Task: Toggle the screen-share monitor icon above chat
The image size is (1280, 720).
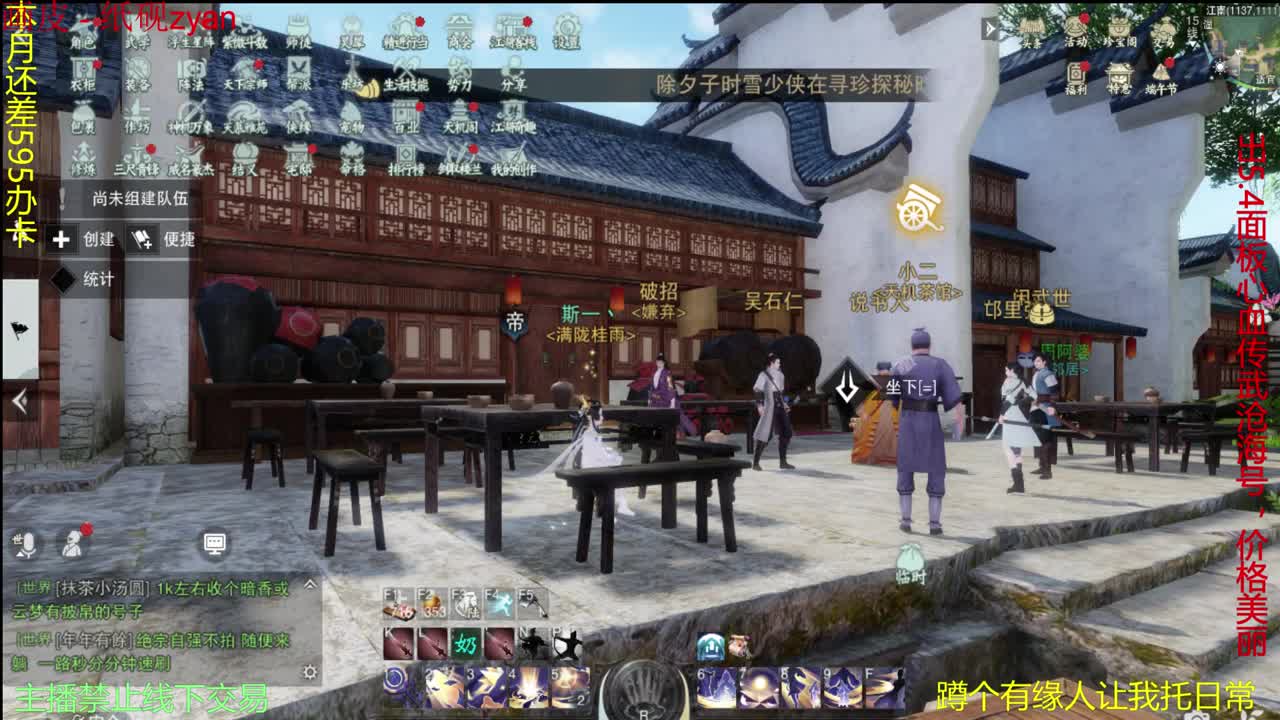Action: [216, 543]
